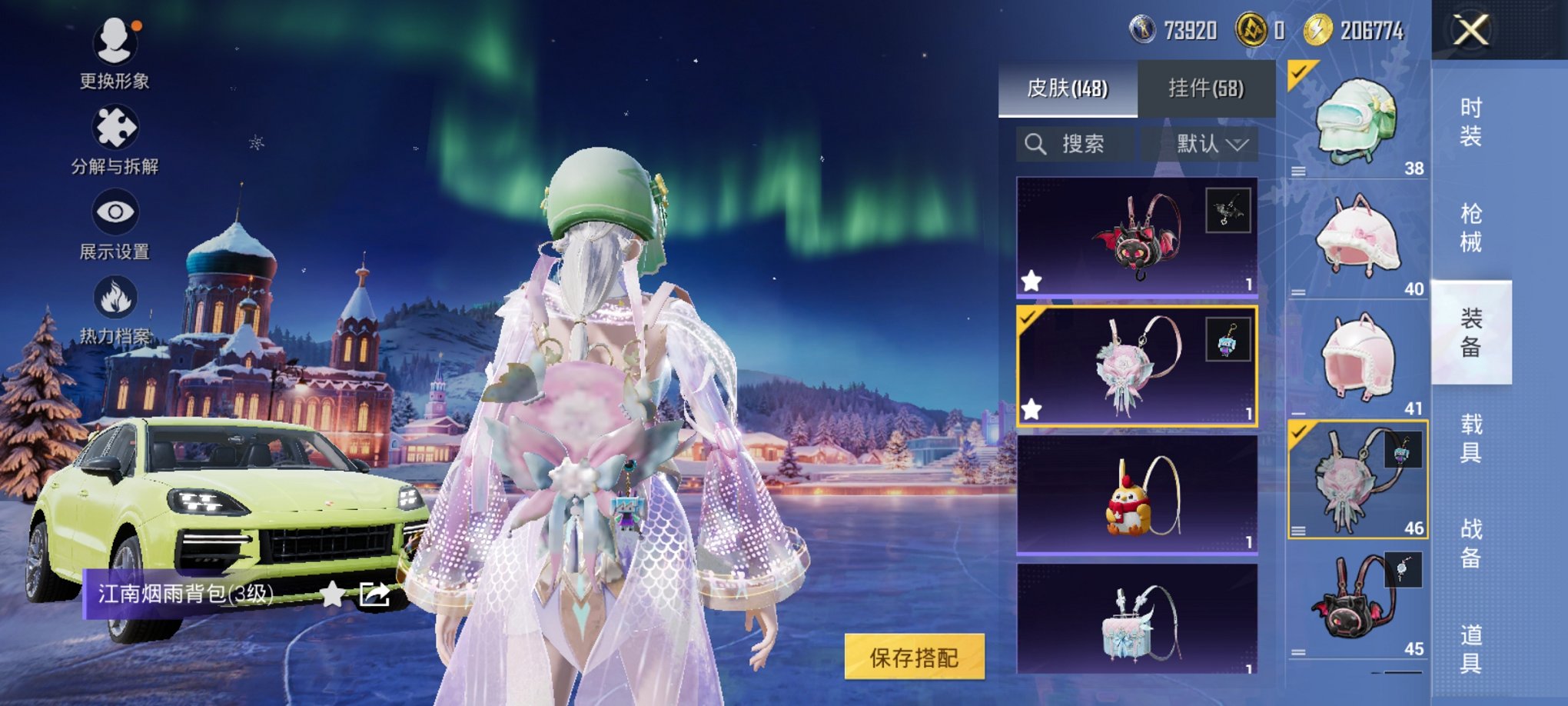Click the search magnifier icon
The width and height of the screenshot is (1568, 706).
[x=1035, y=144]
